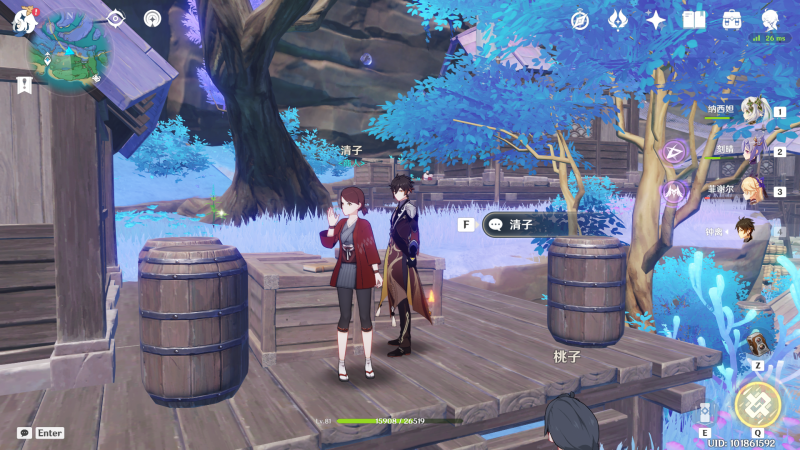Open the chat box speech bubble

pos(24,433)
